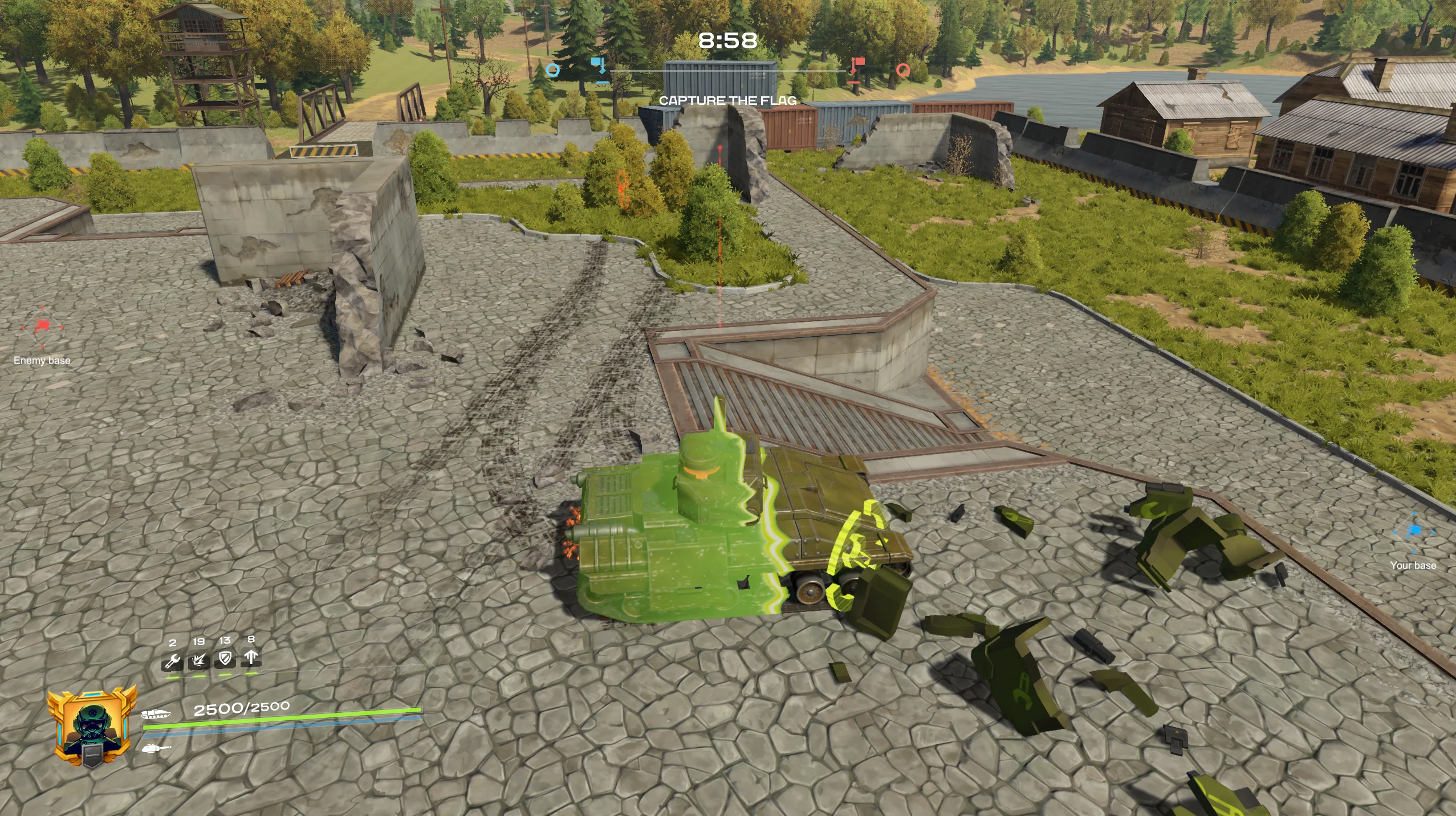
Task: Select the Your base flag marker
Action: pyautogui.click(x=1413, y=532)
